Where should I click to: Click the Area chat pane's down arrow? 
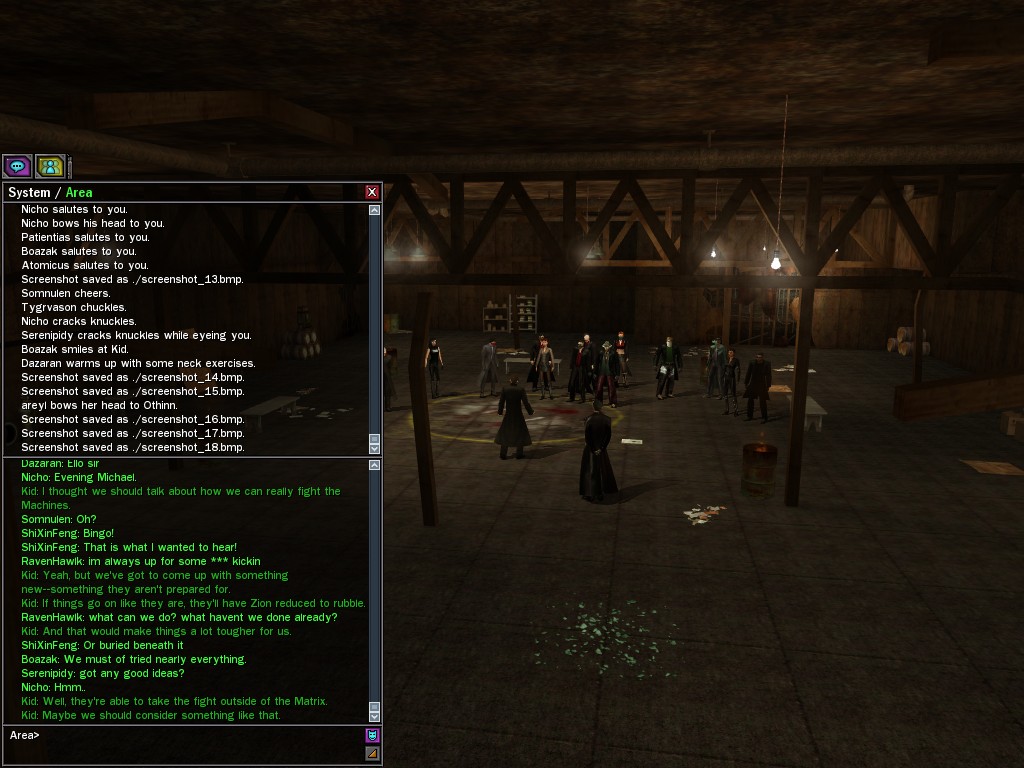375,716
